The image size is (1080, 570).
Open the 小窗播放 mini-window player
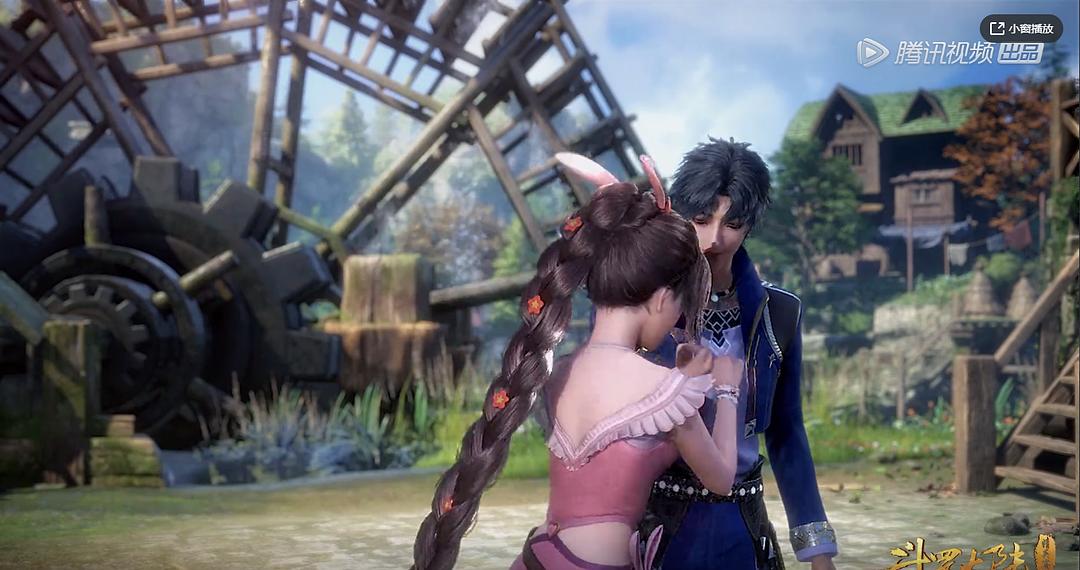point(1020,28)
